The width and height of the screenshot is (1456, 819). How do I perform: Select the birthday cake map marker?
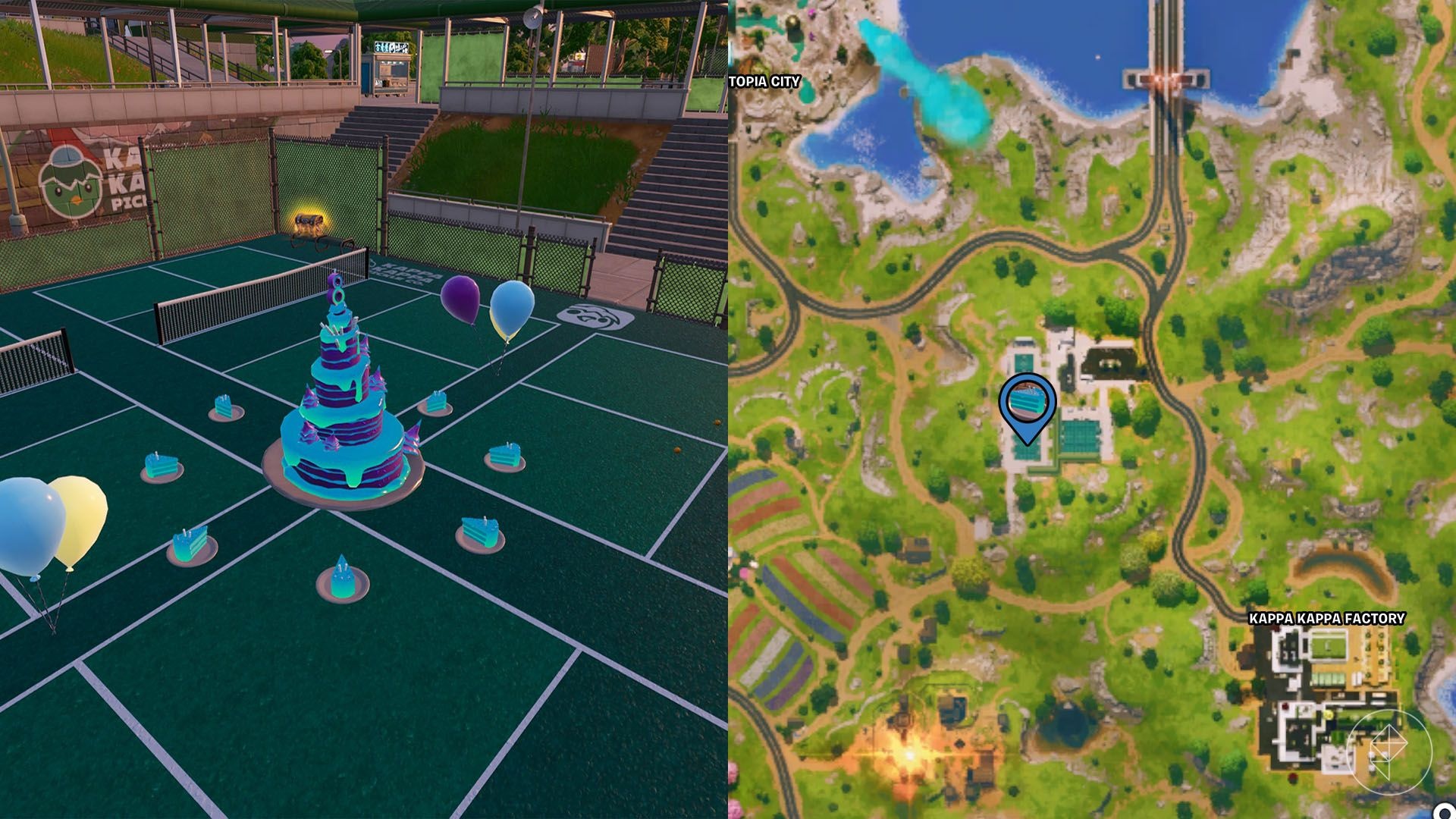coord(1027,403)
